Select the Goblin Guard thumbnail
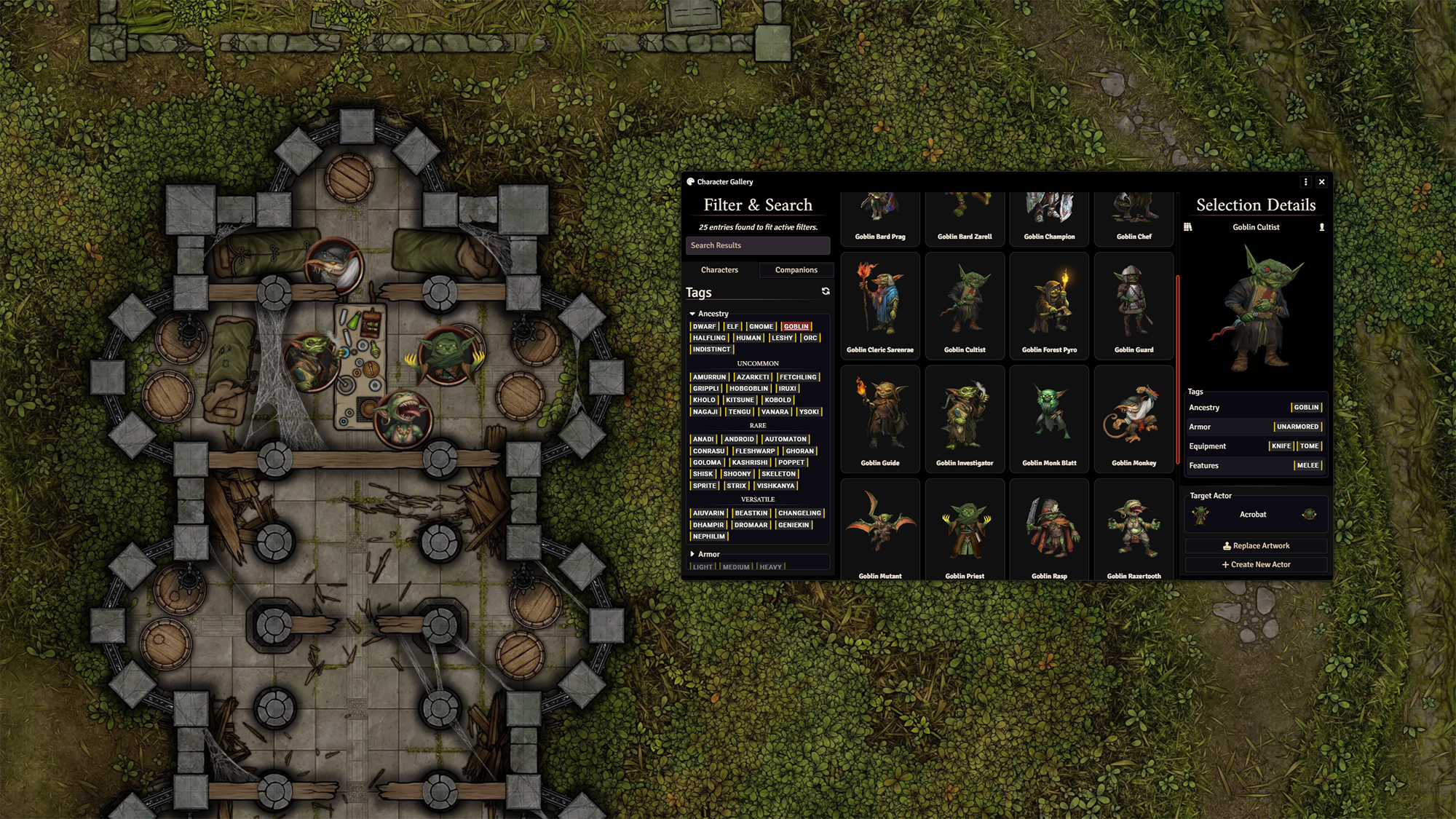 (1133, 306)
